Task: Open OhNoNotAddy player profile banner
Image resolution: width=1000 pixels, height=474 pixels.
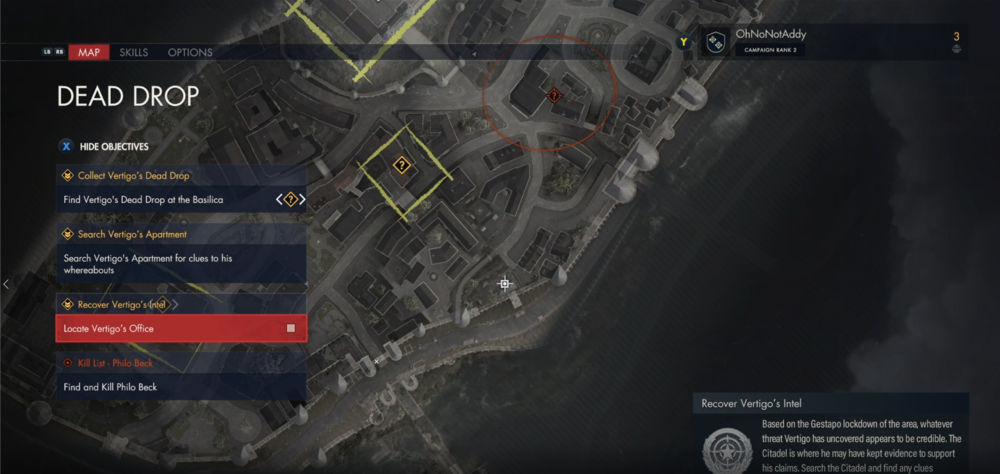Action: point(770,41)
